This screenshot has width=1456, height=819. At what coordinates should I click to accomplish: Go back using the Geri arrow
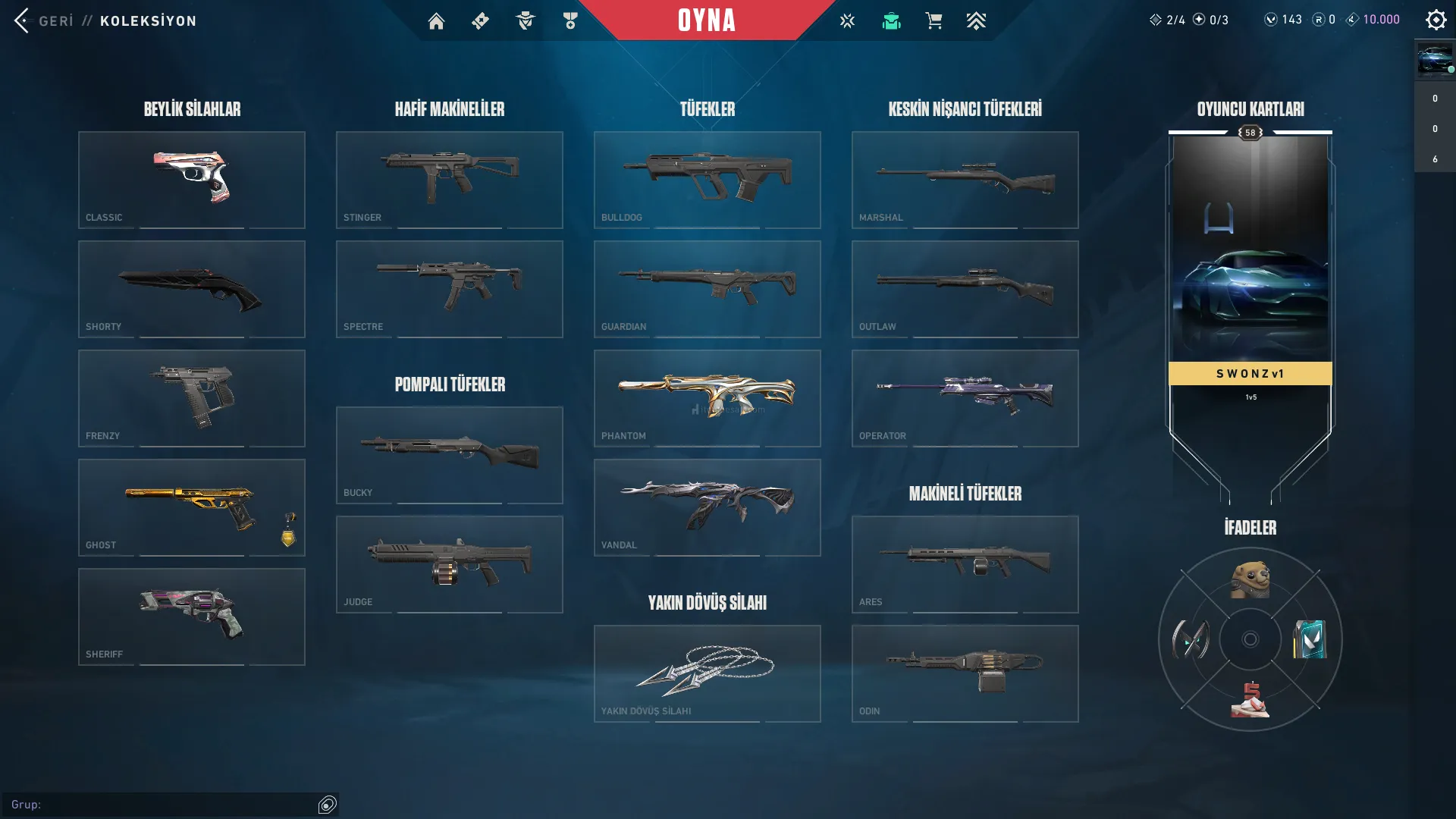[23, 20]
